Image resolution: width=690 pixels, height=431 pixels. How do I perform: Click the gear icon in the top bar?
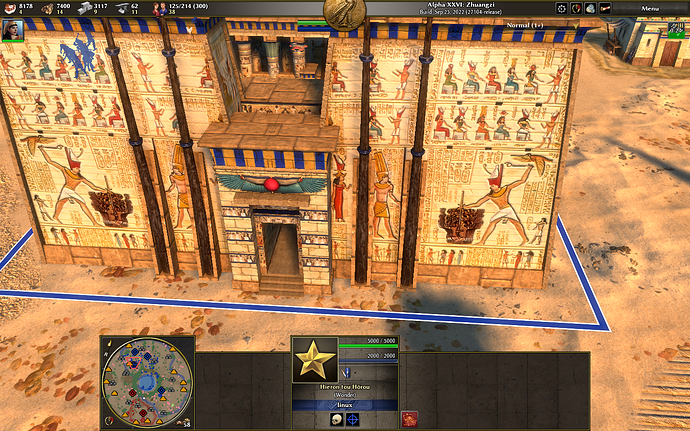click(562, 8)
